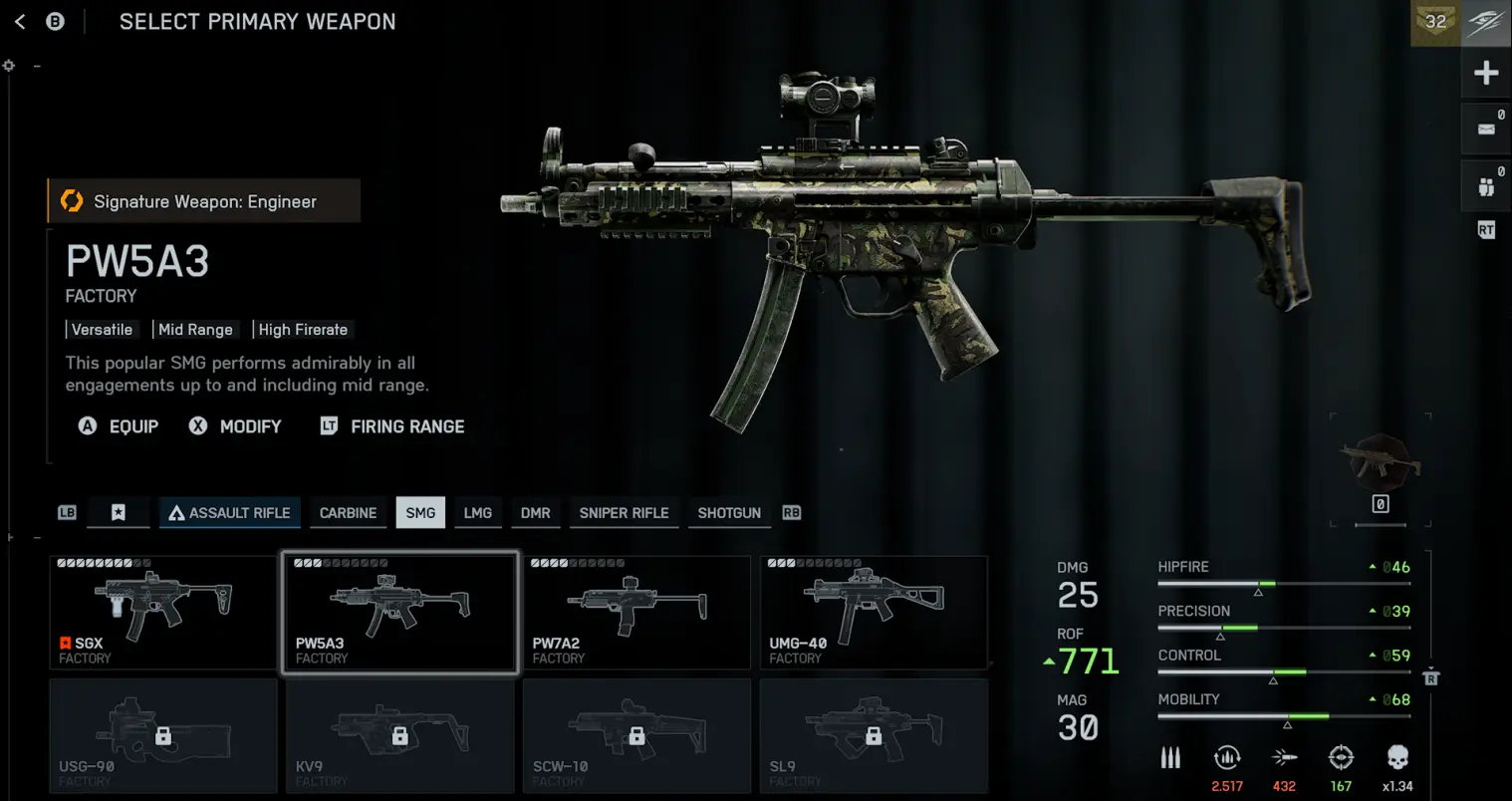Switch to the Sniper Rifle tab
The image size is (1512, 801).
624,513
